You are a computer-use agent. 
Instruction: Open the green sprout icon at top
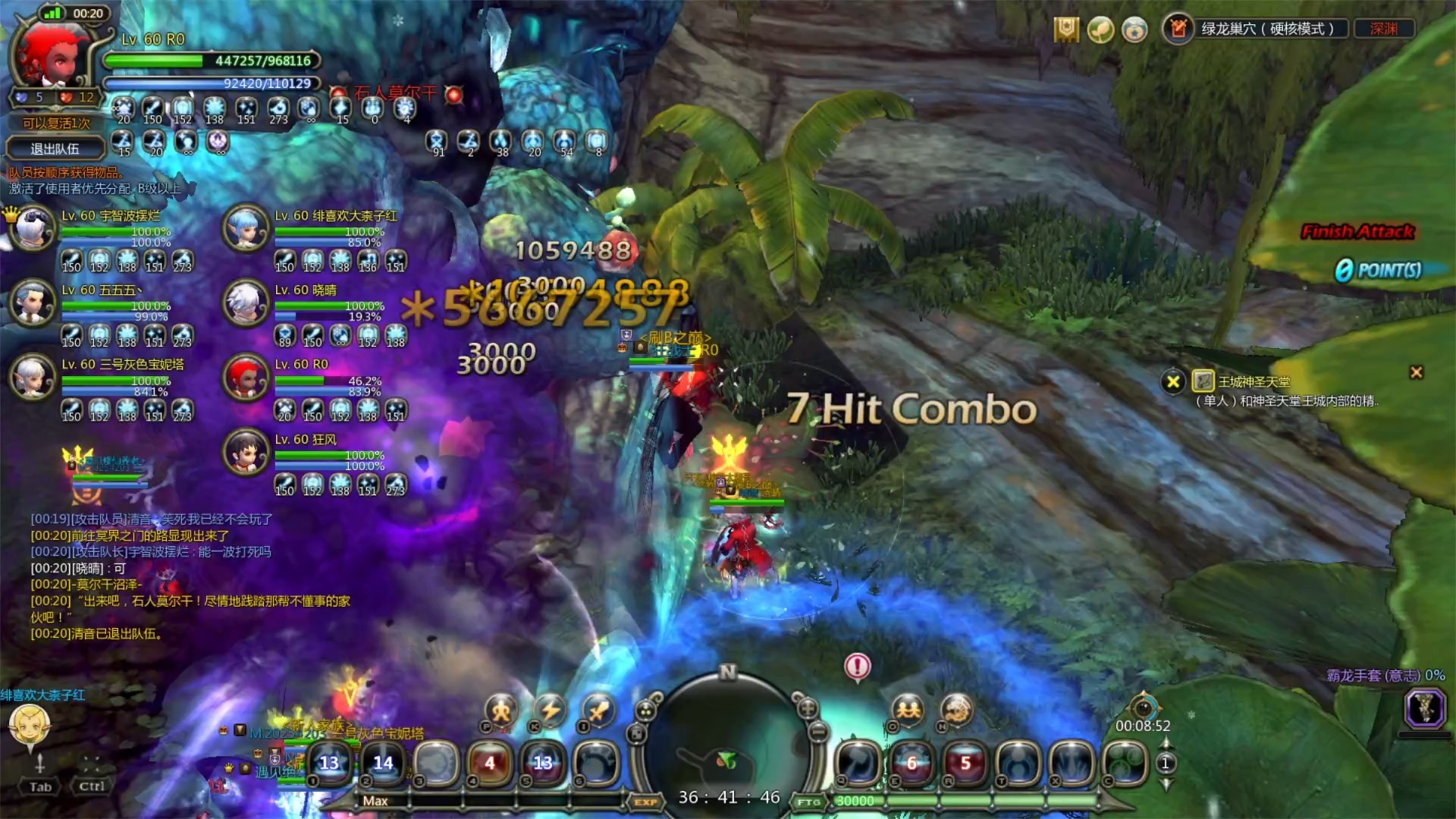1100,30
